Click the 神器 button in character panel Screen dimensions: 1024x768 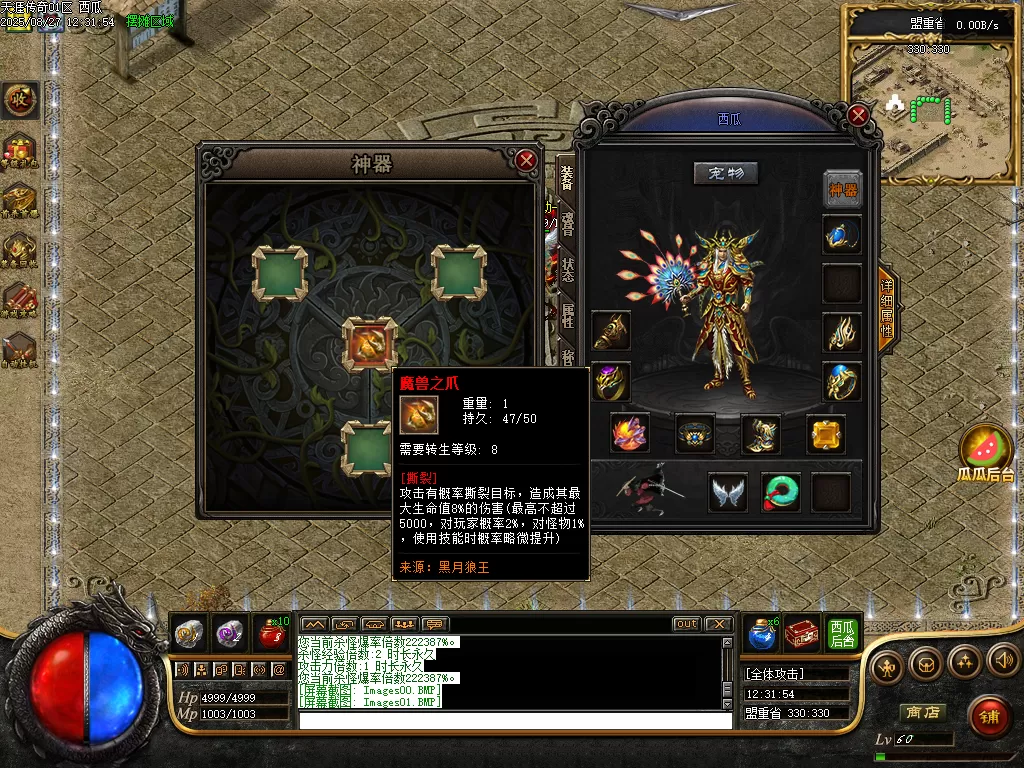point(843,189)
